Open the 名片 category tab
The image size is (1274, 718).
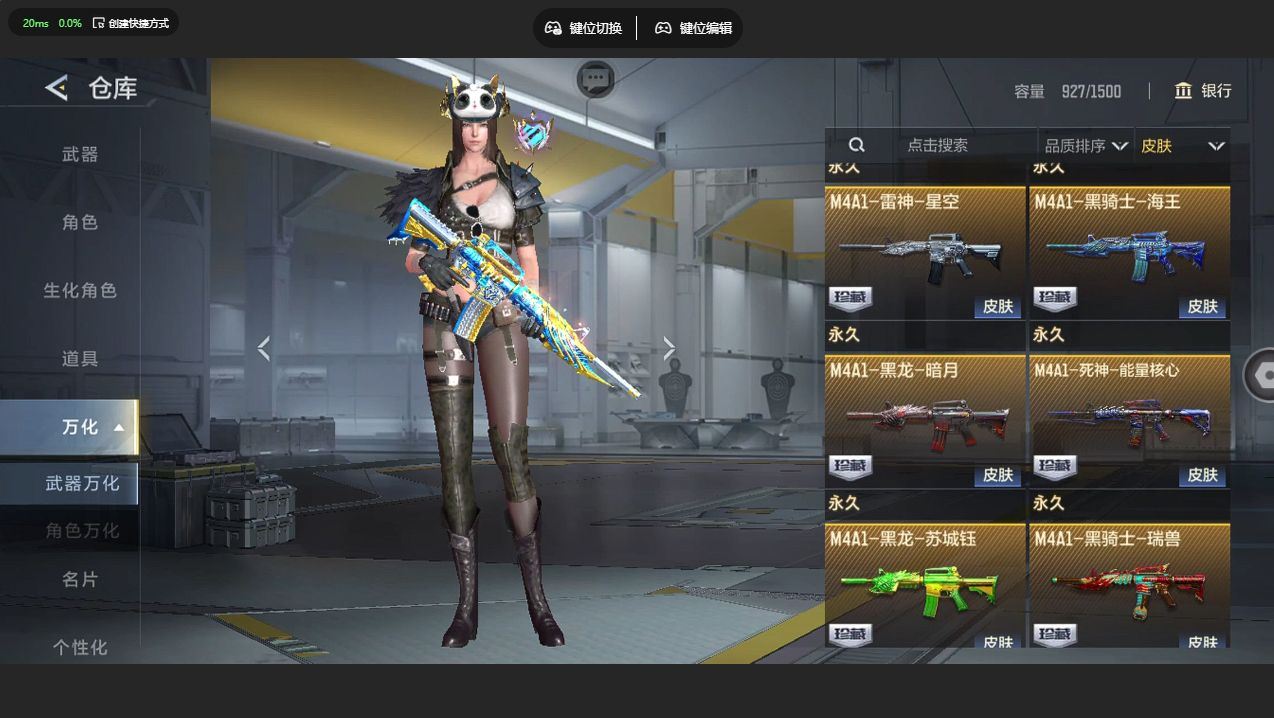[x=80, y=579]
